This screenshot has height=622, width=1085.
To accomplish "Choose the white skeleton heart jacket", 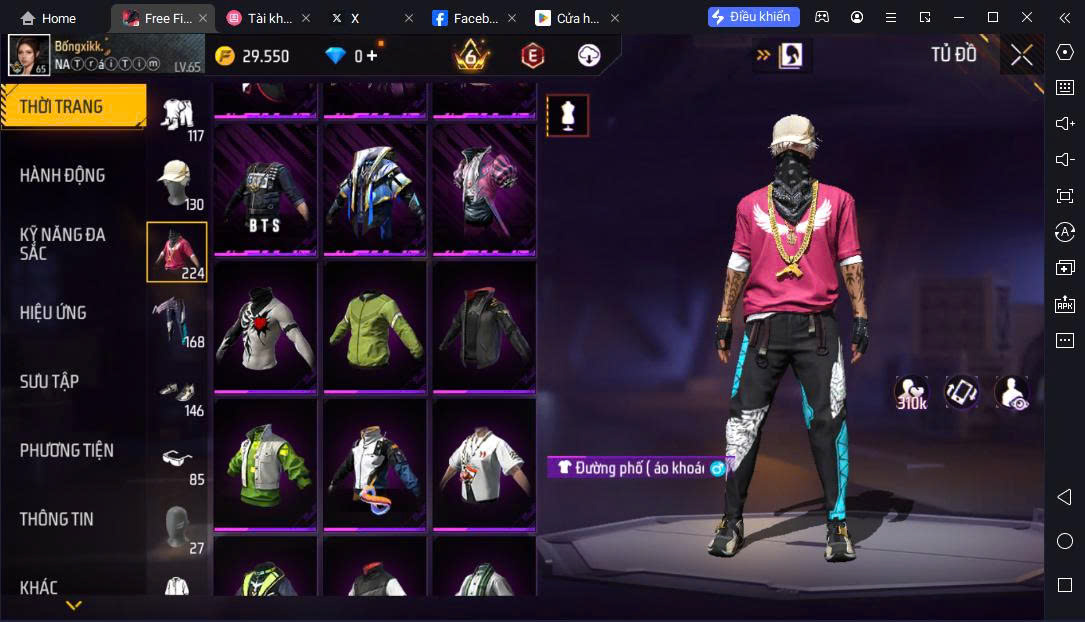I will 265,327.
